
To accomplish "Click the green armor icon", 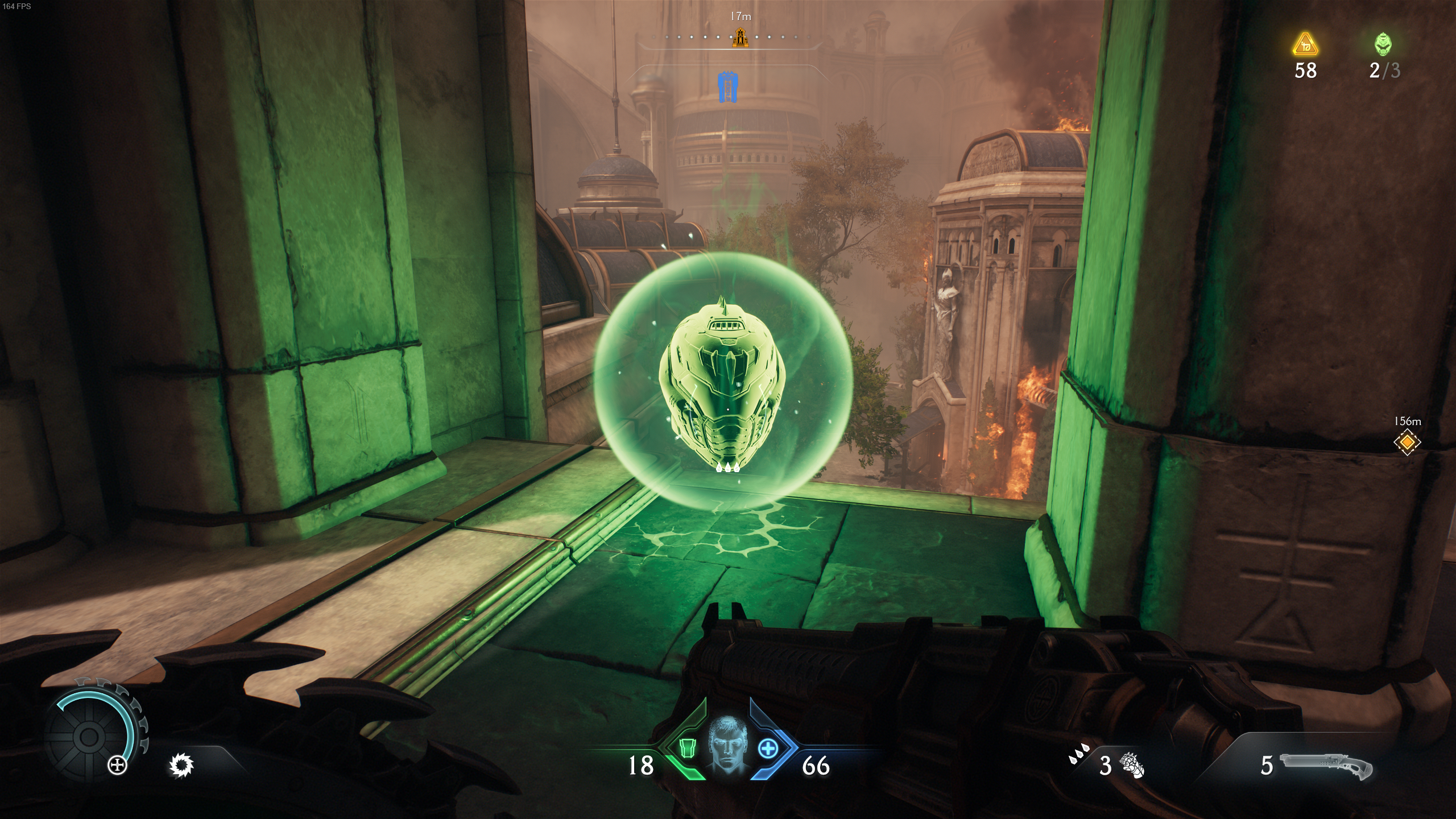I will [688, 748].
